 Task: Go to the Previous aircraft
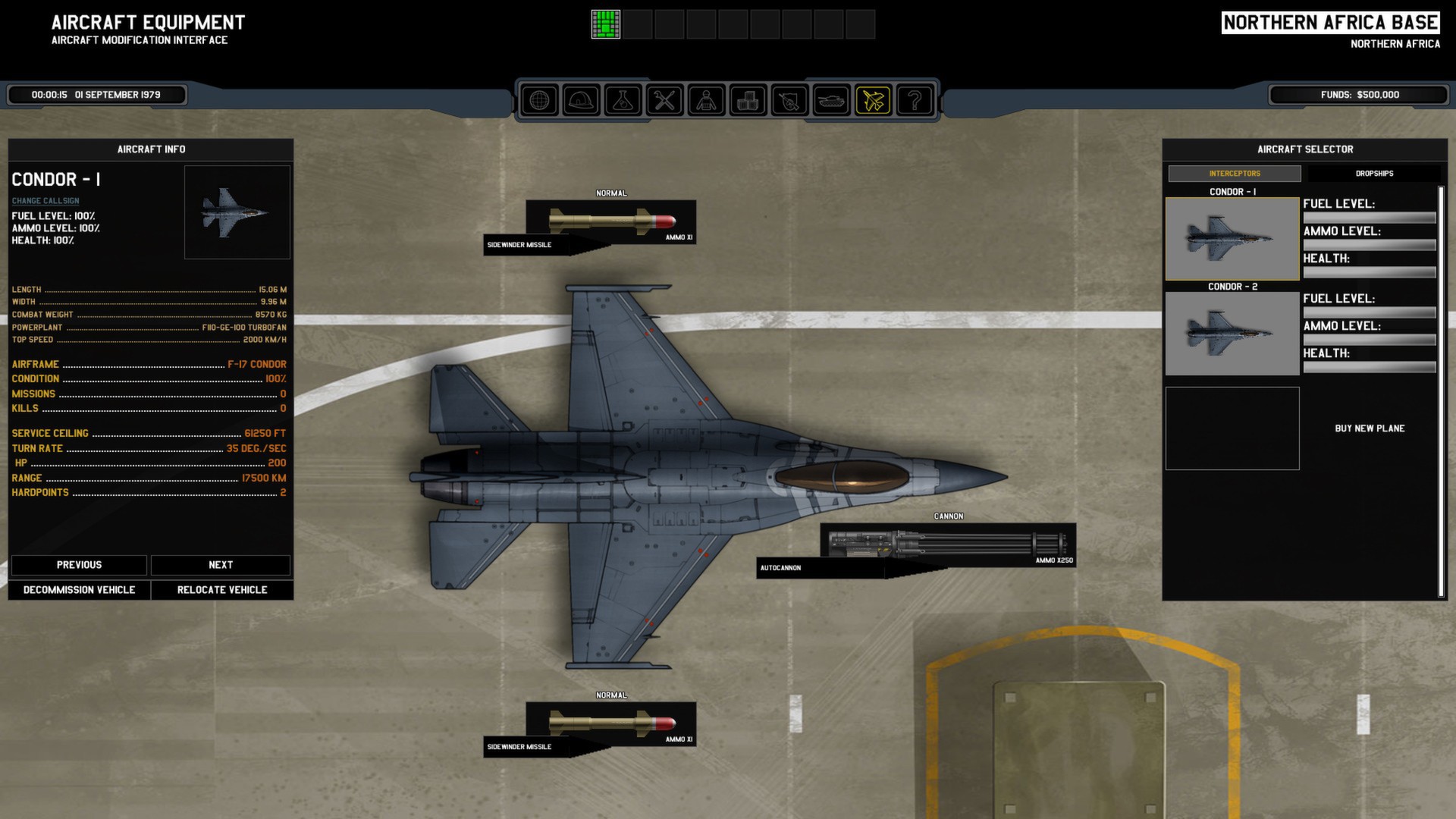79,565
